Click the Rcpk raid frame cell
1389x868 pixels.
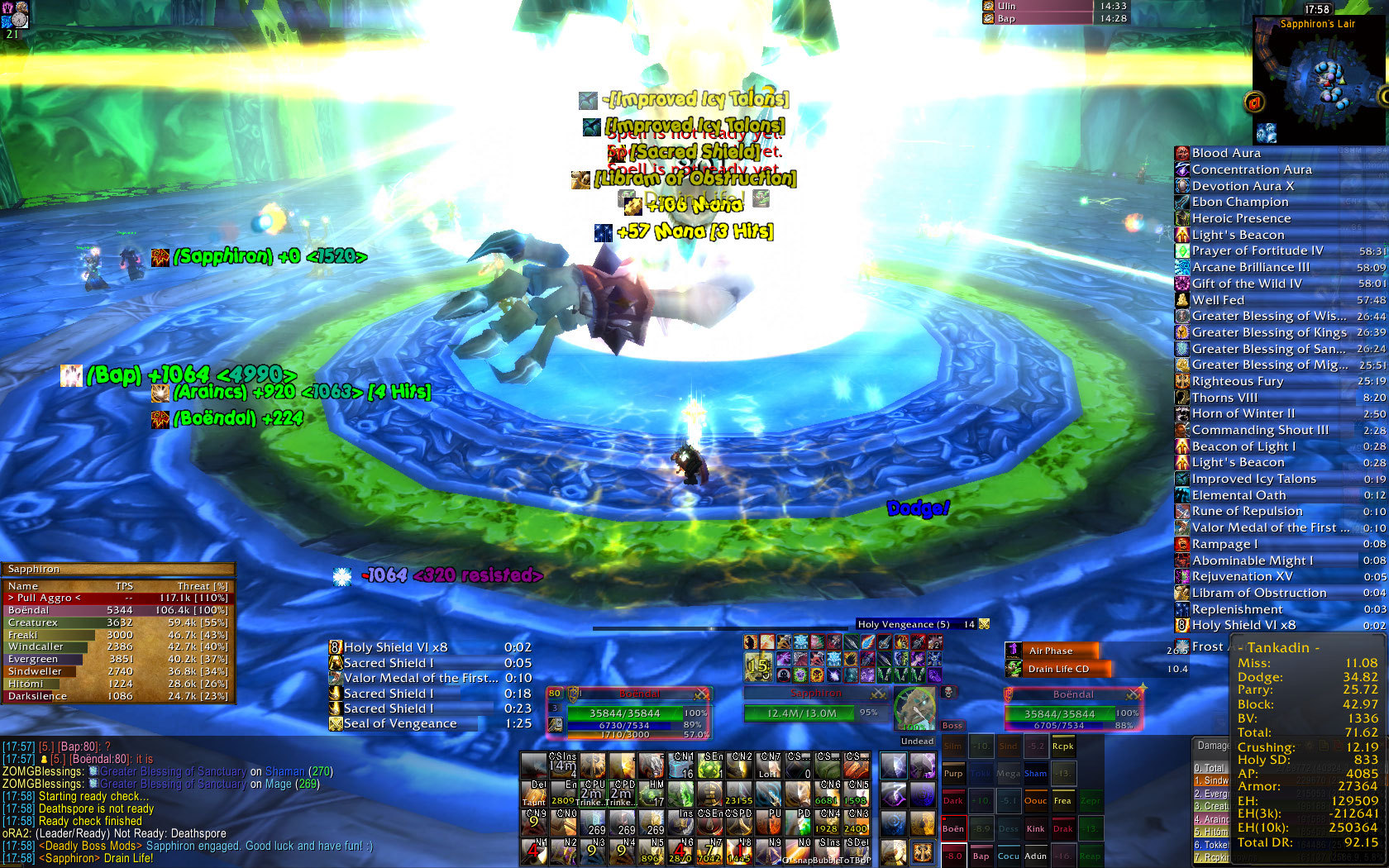(1063, 746)
